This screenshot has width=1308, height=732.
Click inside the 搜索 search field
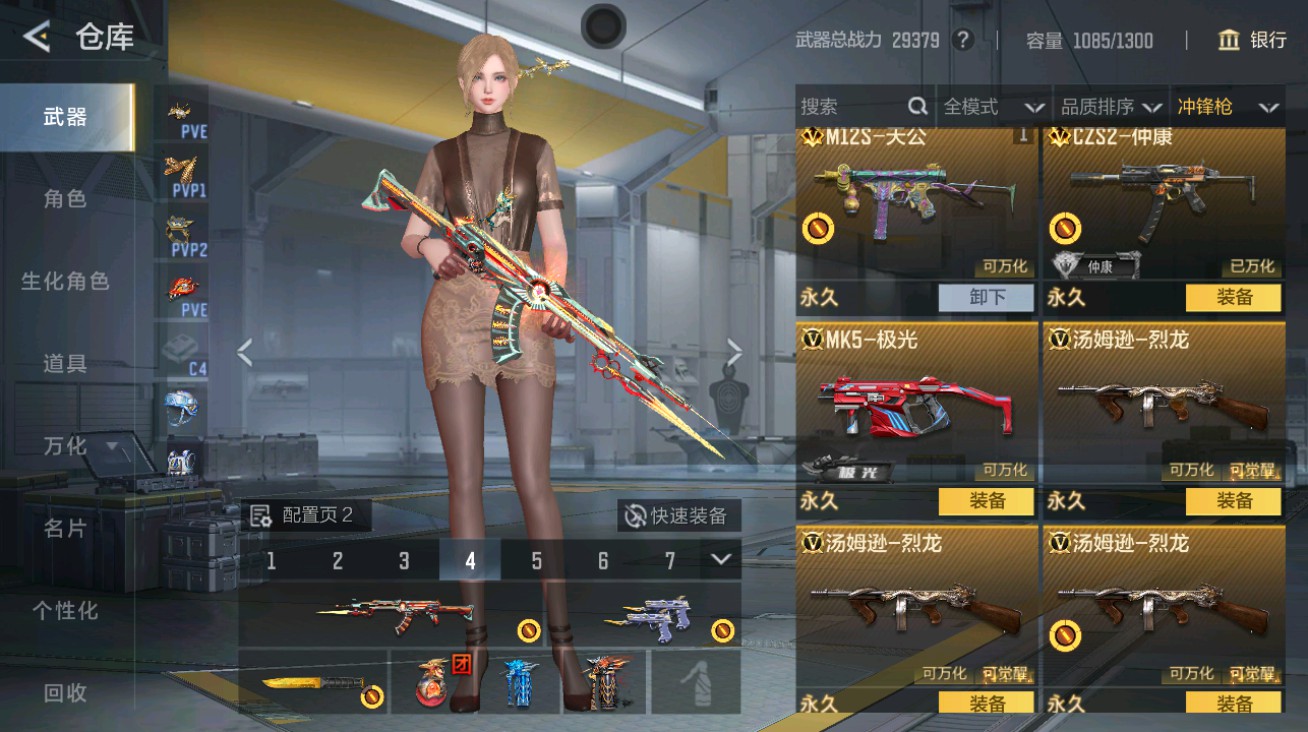click(x=850, y=106)
